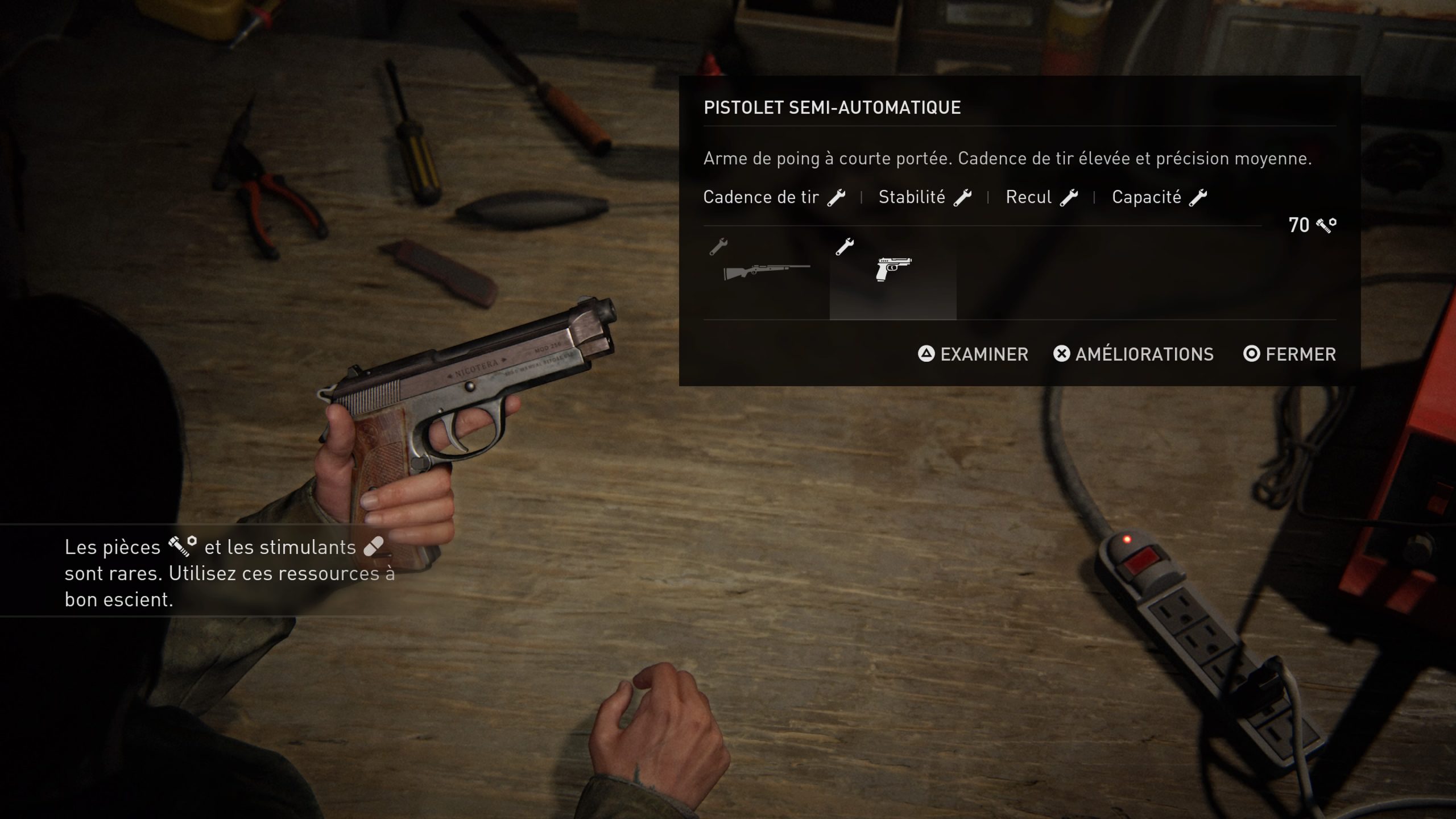Close the workbench with Fermer
This screenshot has height=819, width=1456.
pyautogui.click(x=1289, y=354)
